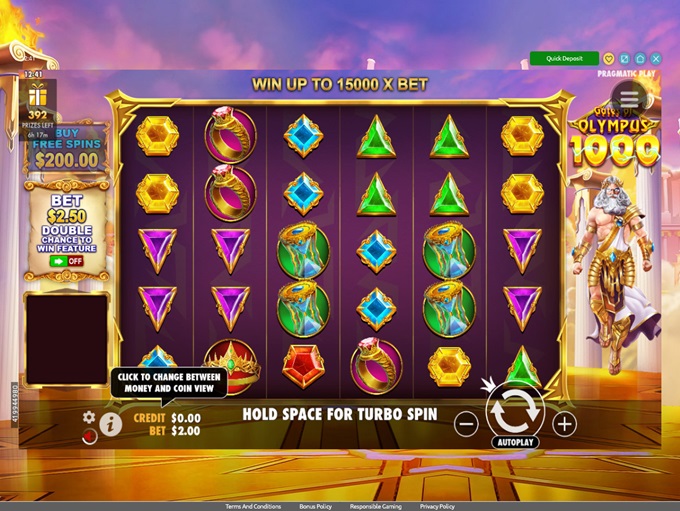
Task: Add the game to favorites with the heart
Action: (610, 59)
